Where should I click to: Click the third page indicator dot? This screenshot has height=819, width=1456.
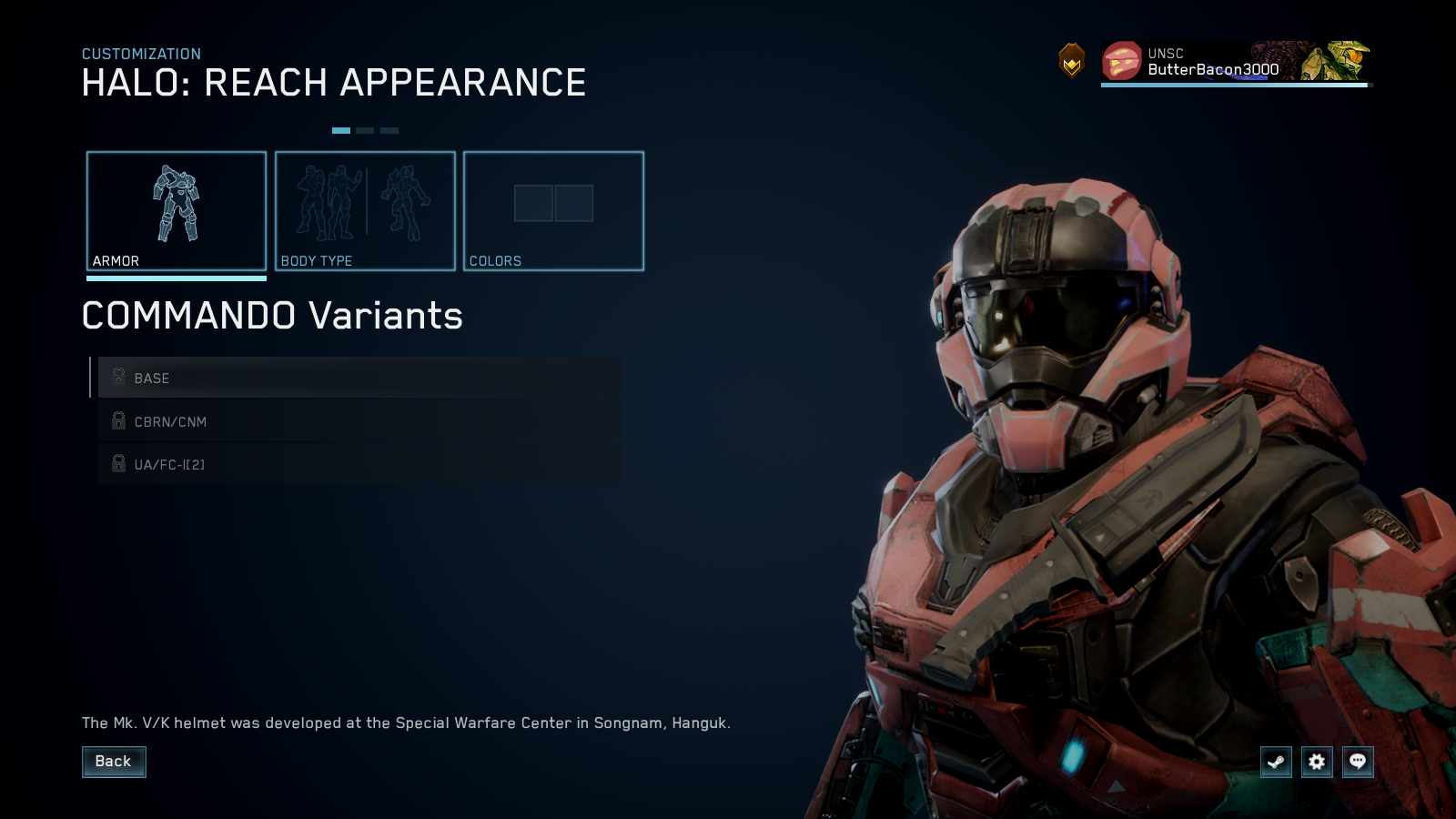coord(389,129)
